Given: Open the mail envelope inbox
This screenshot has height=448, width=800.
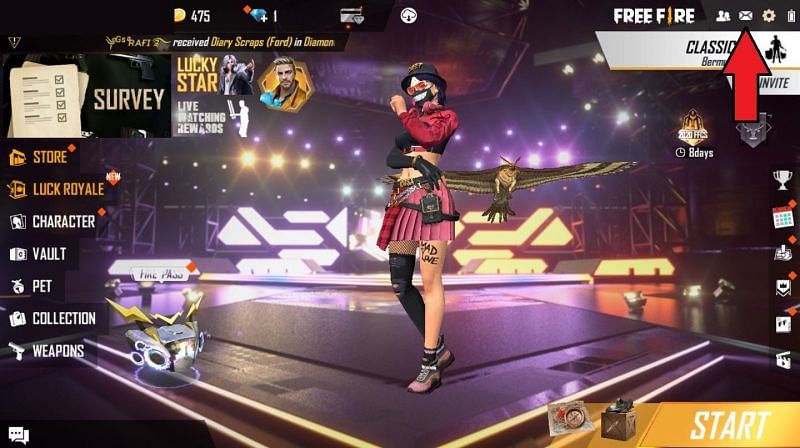Looking at the screenshot, I should point(745,16).
